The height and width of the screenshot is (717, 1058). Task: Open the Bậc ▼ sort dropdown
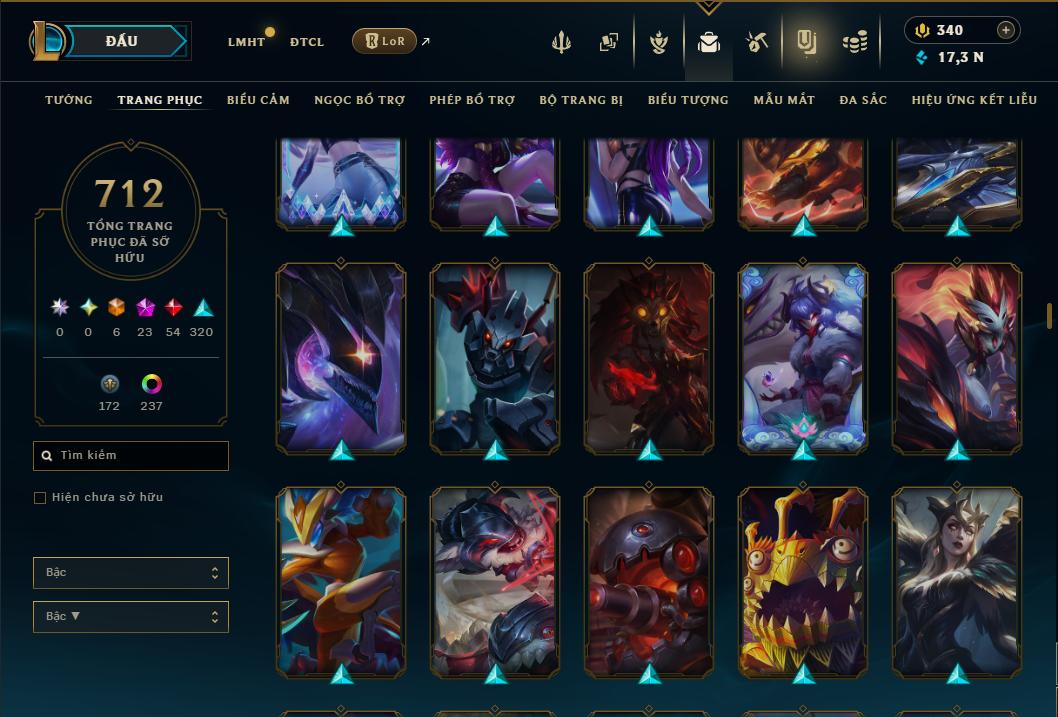coord(131,617)
